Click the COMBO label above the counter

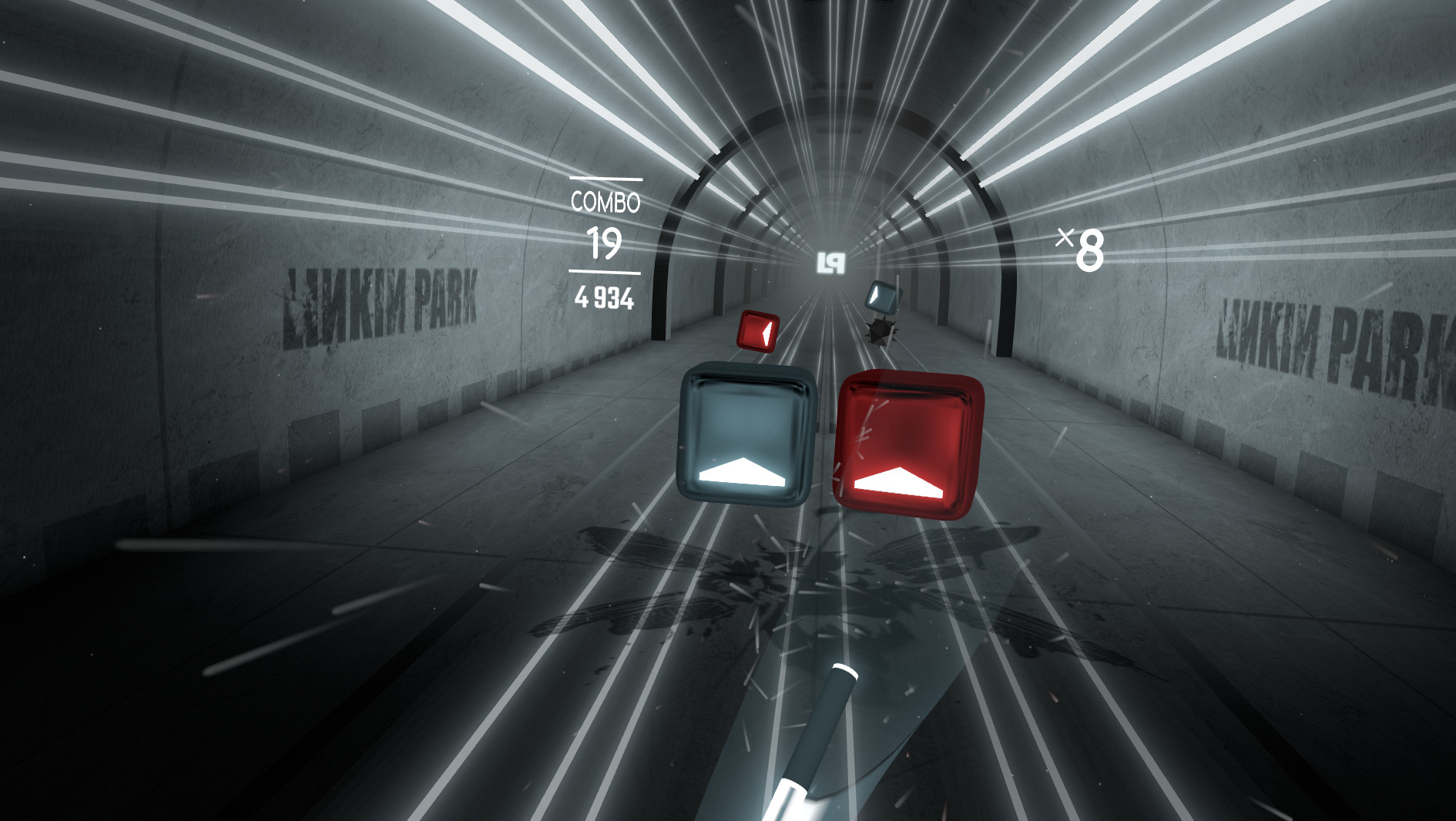(x=606, y=203)
